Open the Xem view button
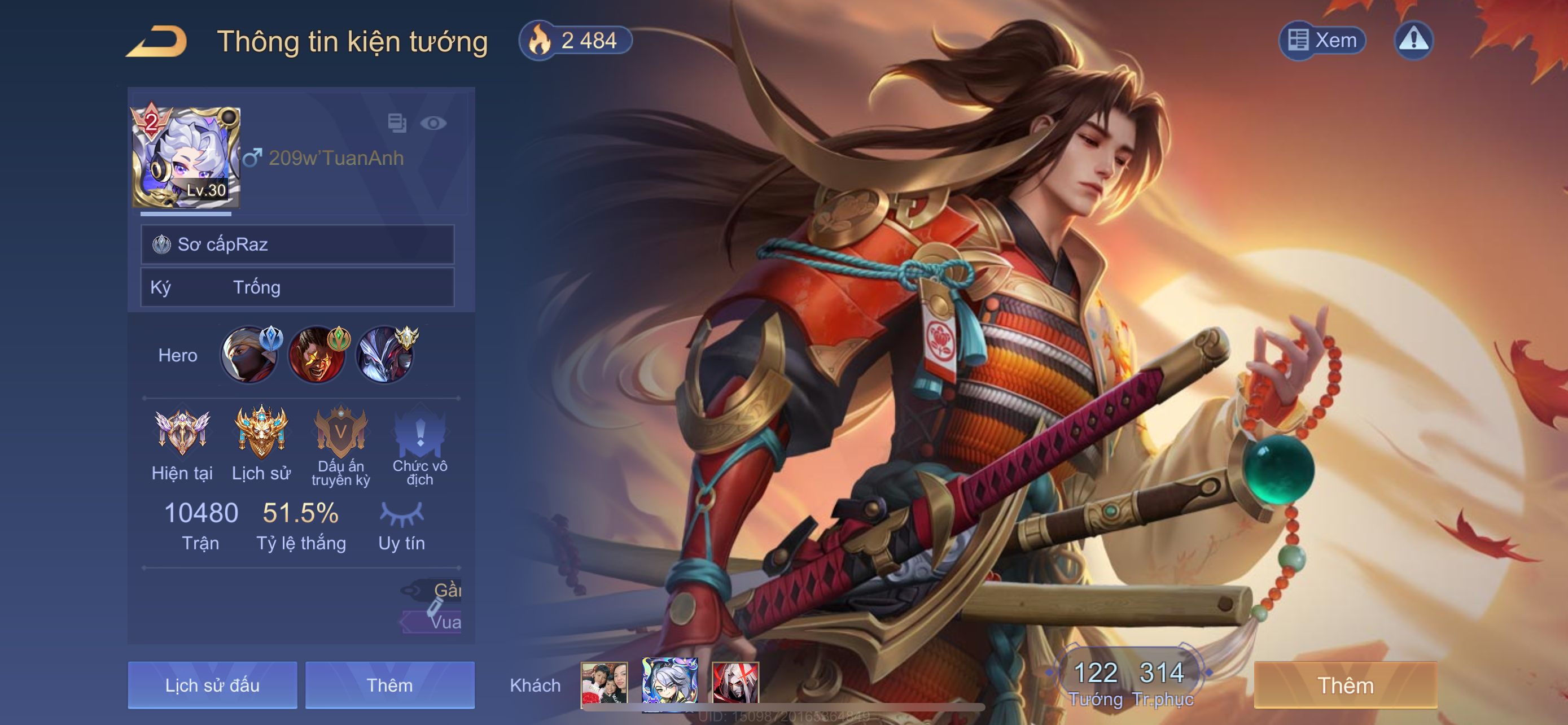The height and width of the screenshot is (725, 1568). 1322,41
